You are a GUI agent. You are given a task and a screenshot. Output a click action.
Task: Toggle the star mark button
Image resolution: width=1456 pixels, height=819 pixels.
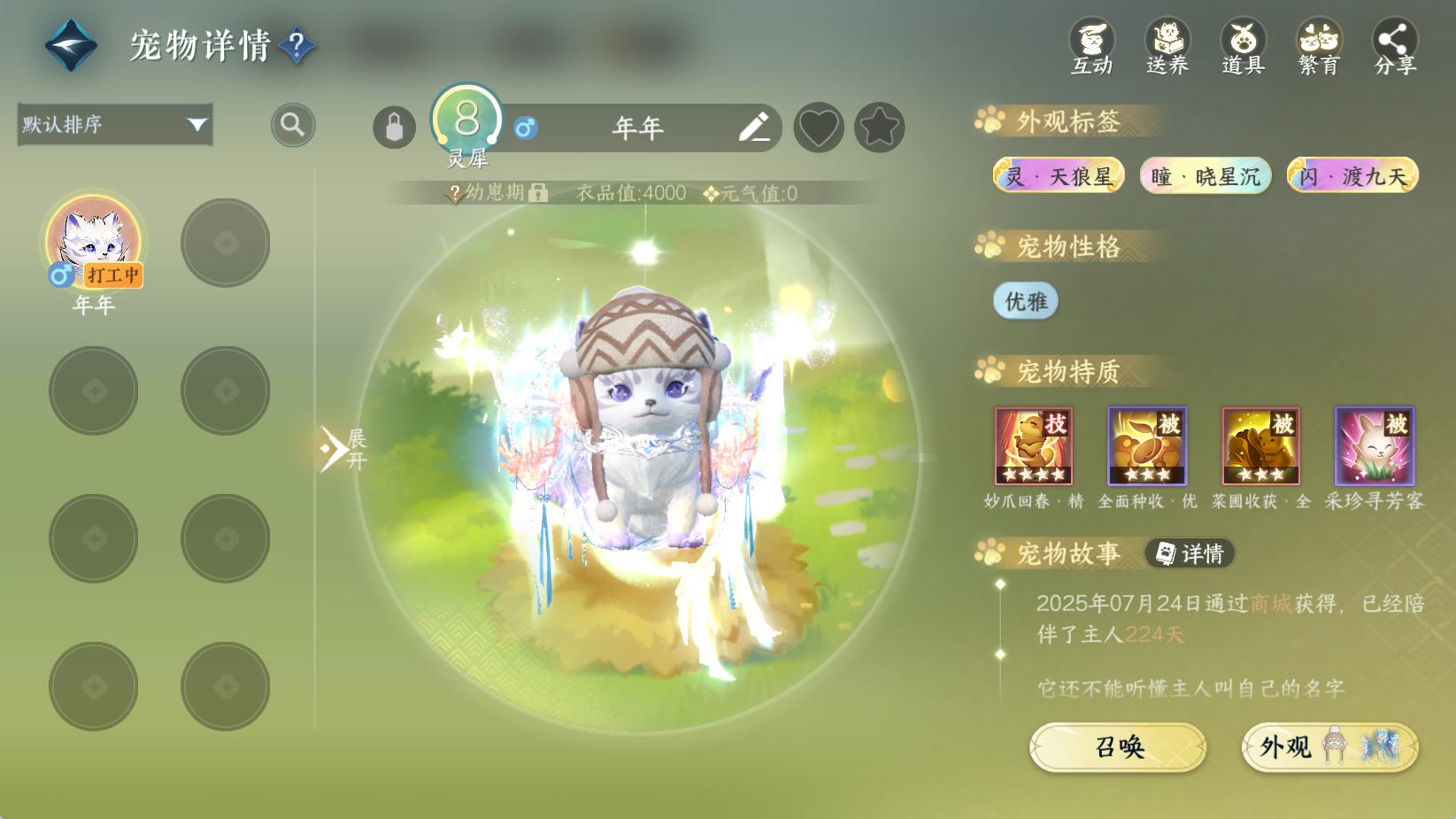(879, 128)
